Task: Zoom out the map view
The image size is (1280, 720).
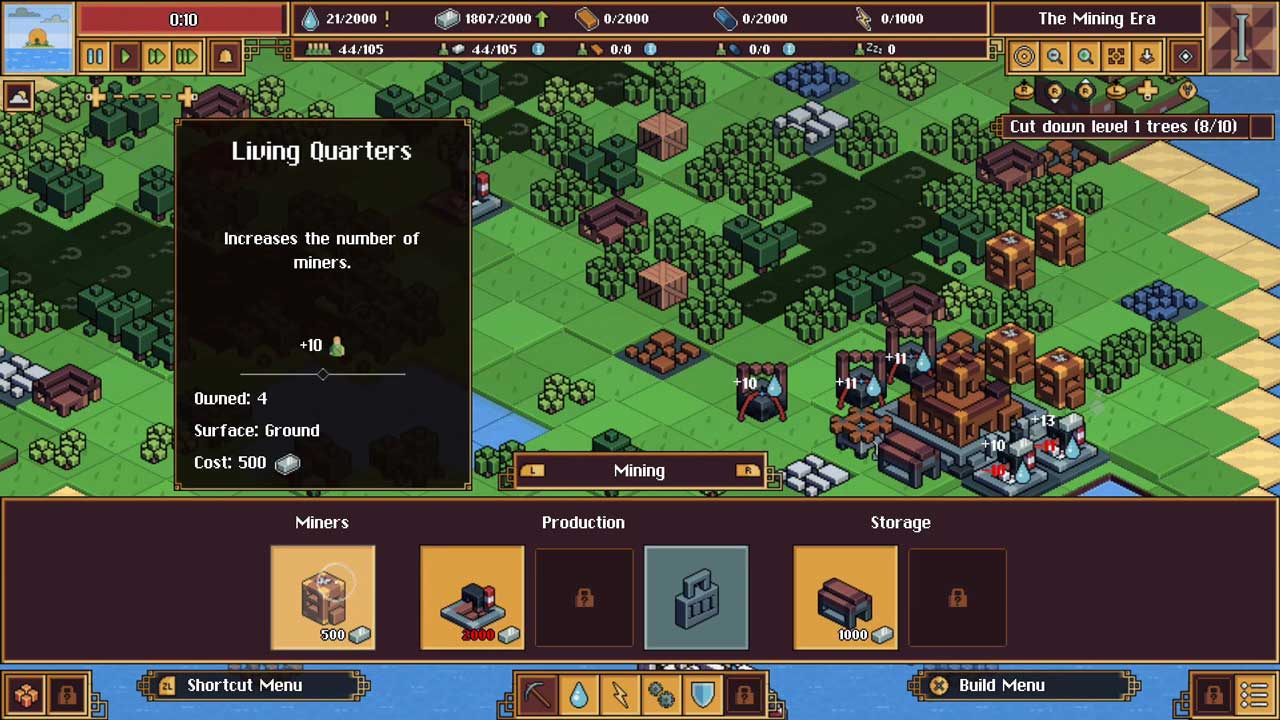Action: click(x=1054, y=57)
